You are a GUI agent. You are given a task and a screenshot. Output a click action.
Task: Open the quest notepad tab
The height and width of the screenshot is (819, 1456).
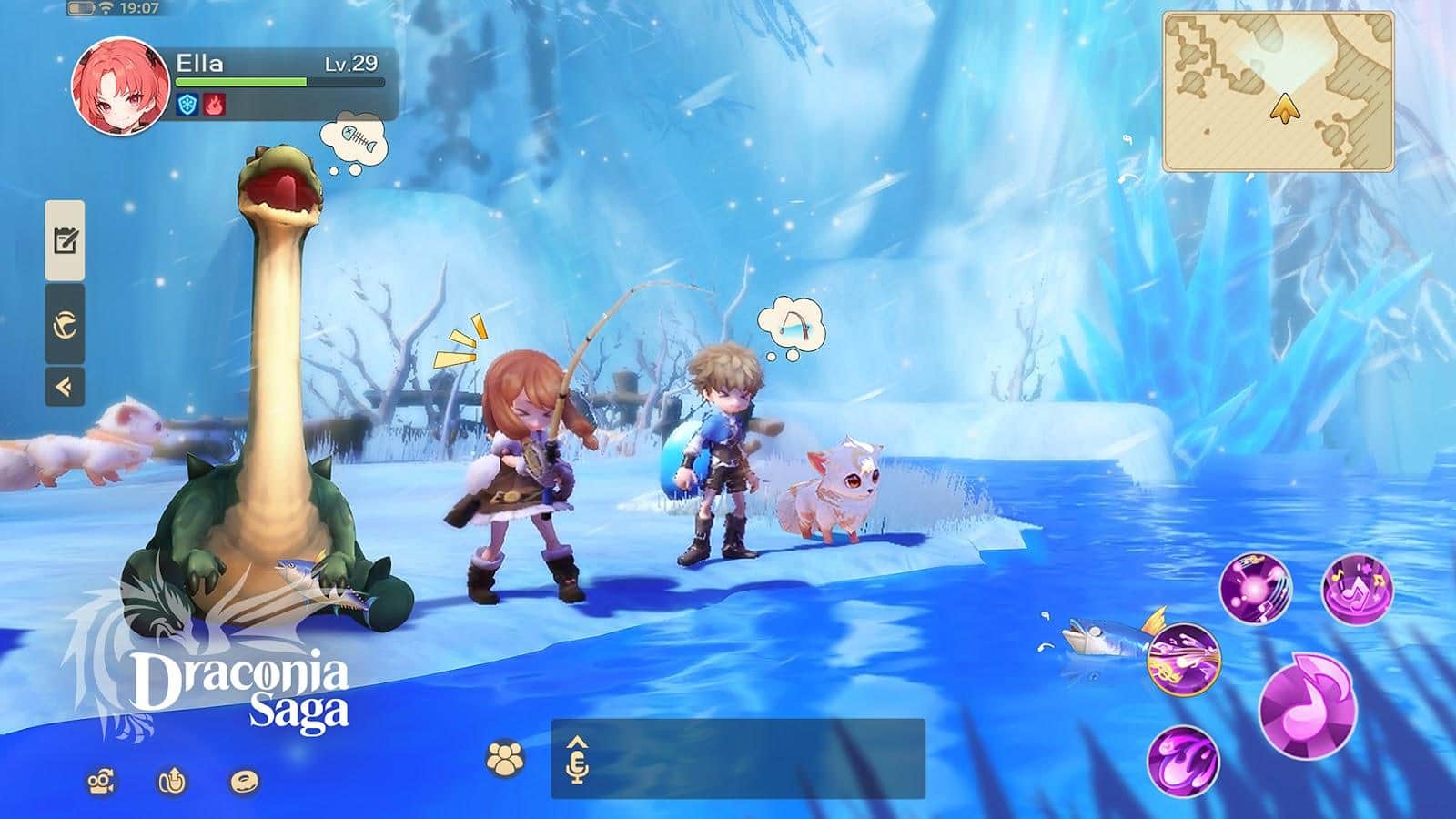point(66,241)
